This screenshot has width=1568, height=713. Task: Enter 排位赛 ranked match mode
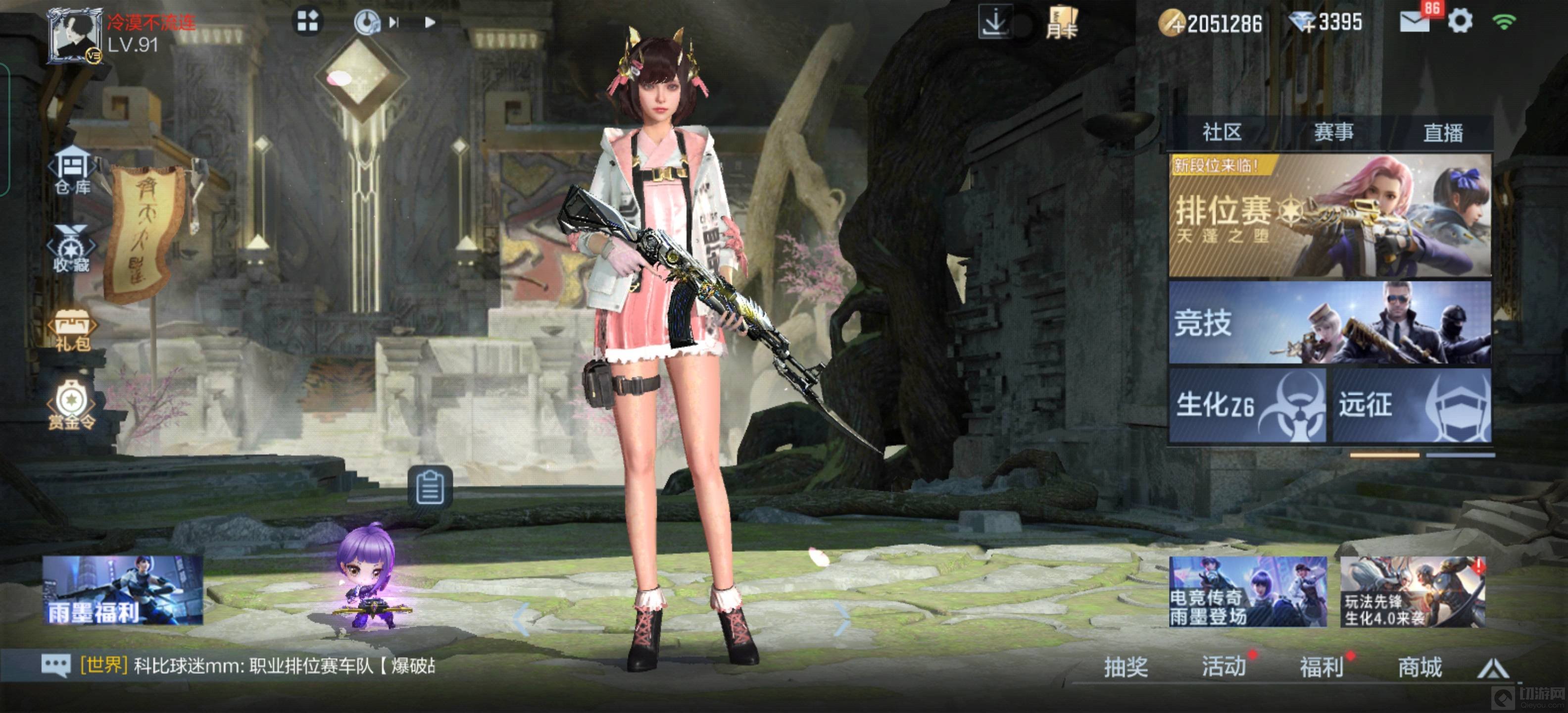[x=1329, y=215]
